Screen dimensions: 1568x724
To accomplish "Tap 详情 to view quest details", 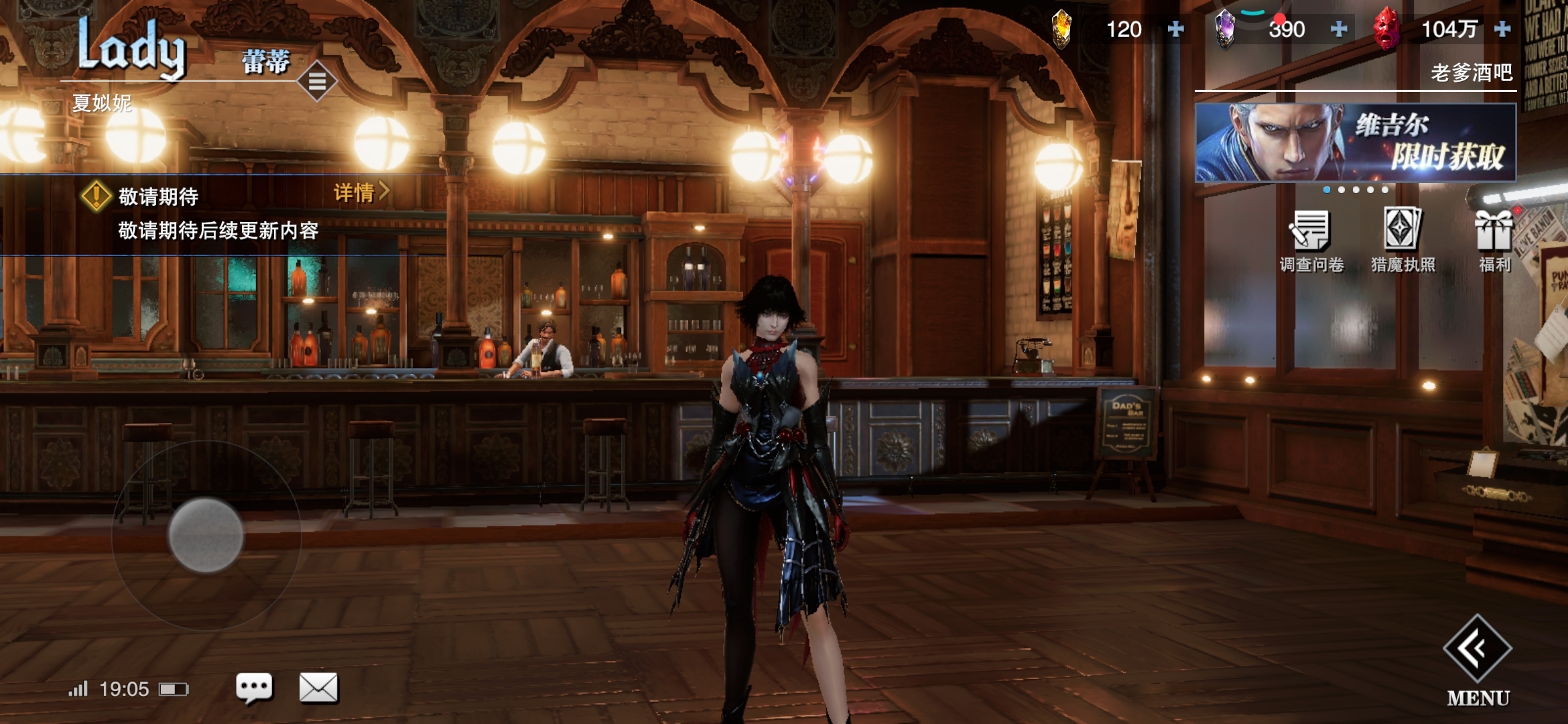I will pyautogui.click(x=361, y=193).
